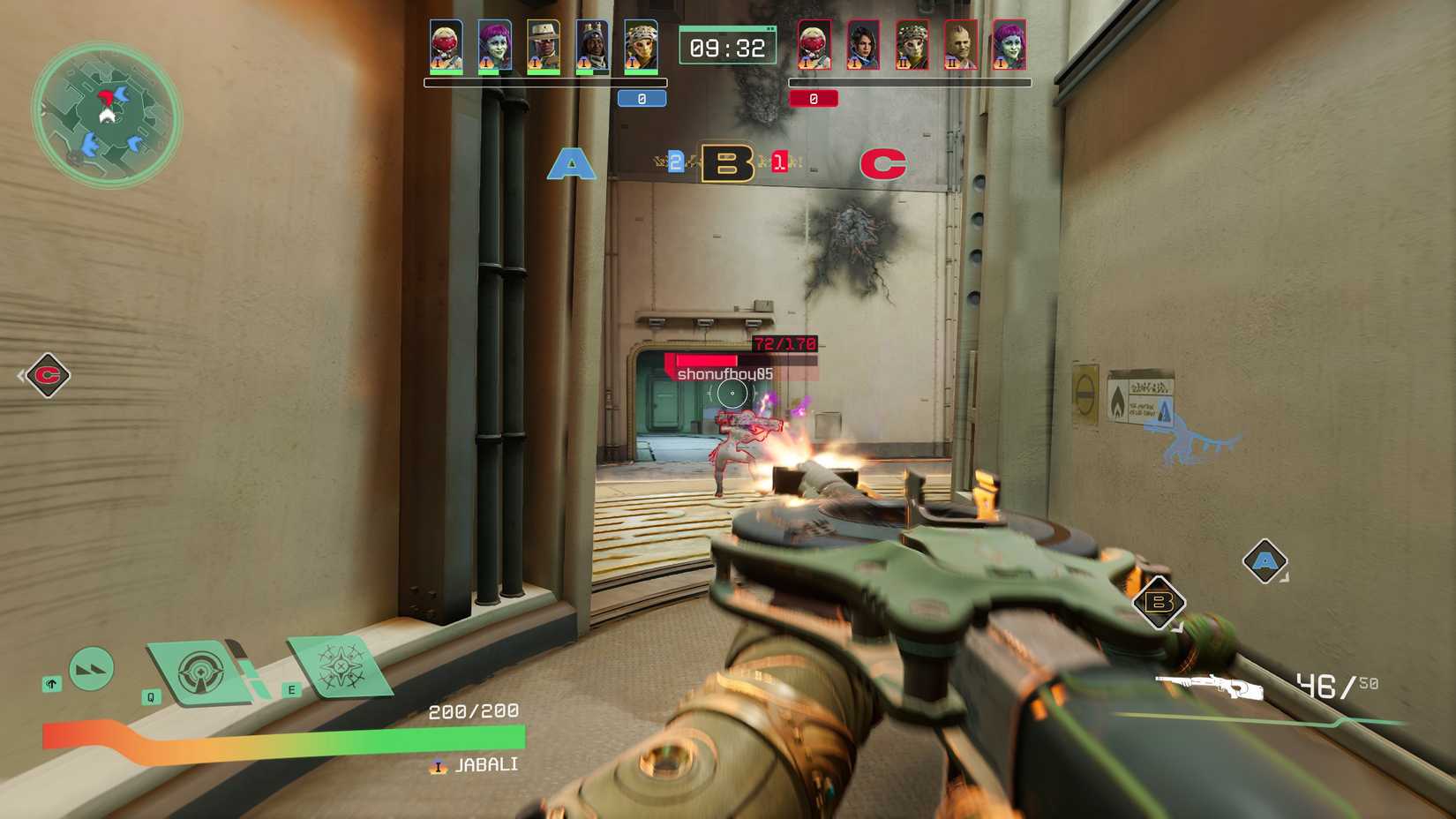Select the central zone B capture indicator
The image size is (1456, 819).
pyautogui.click(x=727, y=163)
